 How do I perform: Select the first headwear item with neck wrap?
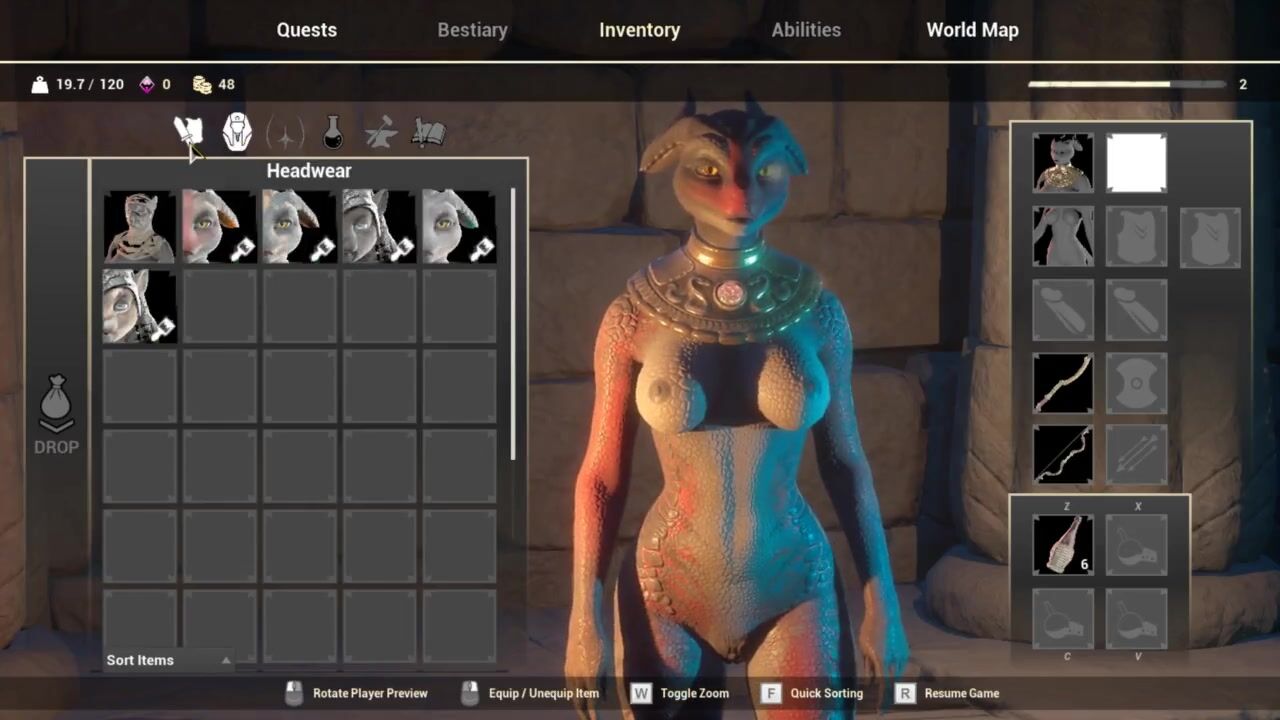click(140, 226)
